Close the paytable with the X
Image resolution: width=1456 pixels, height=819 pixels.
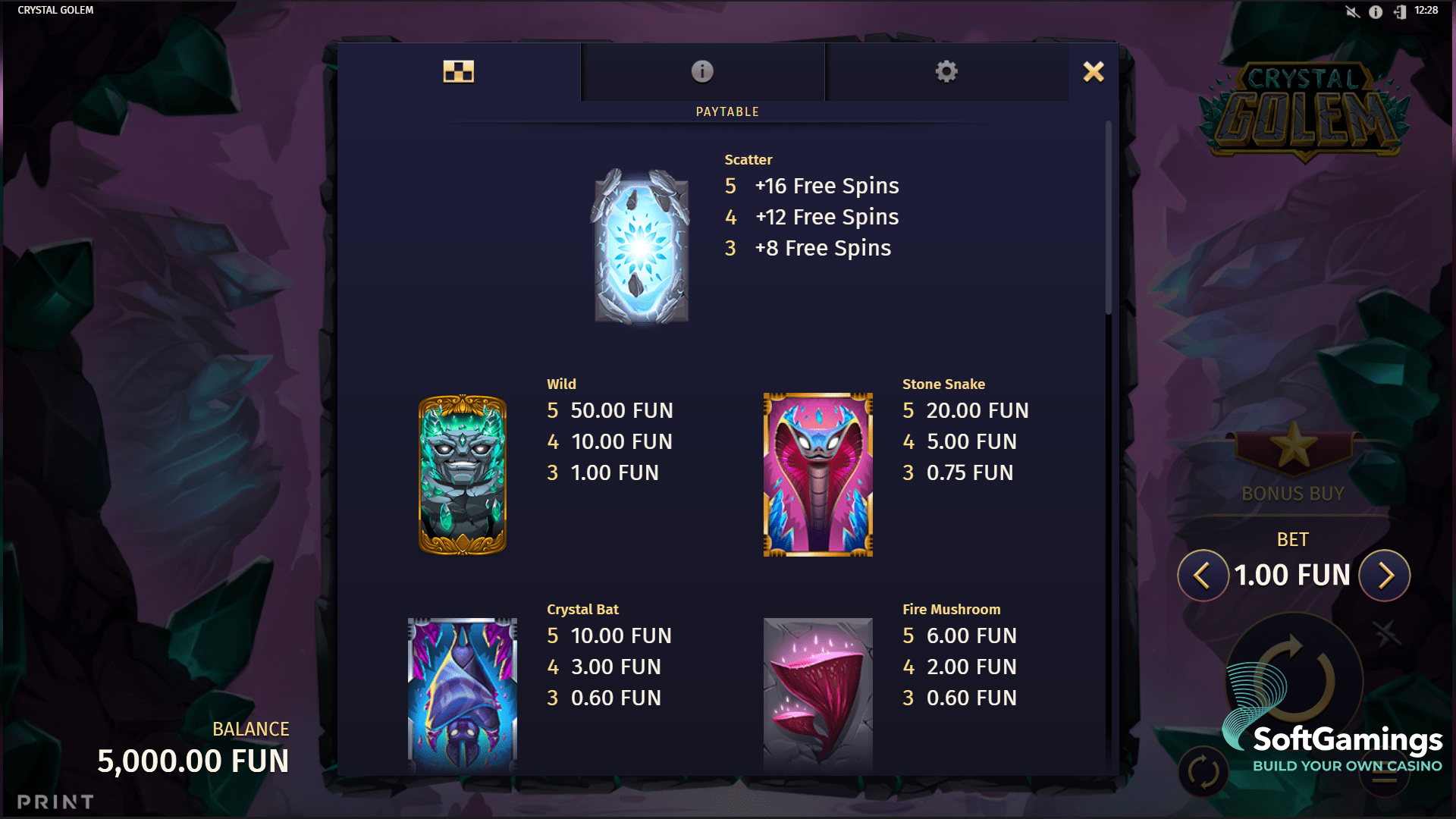[x=1094, y=71]
